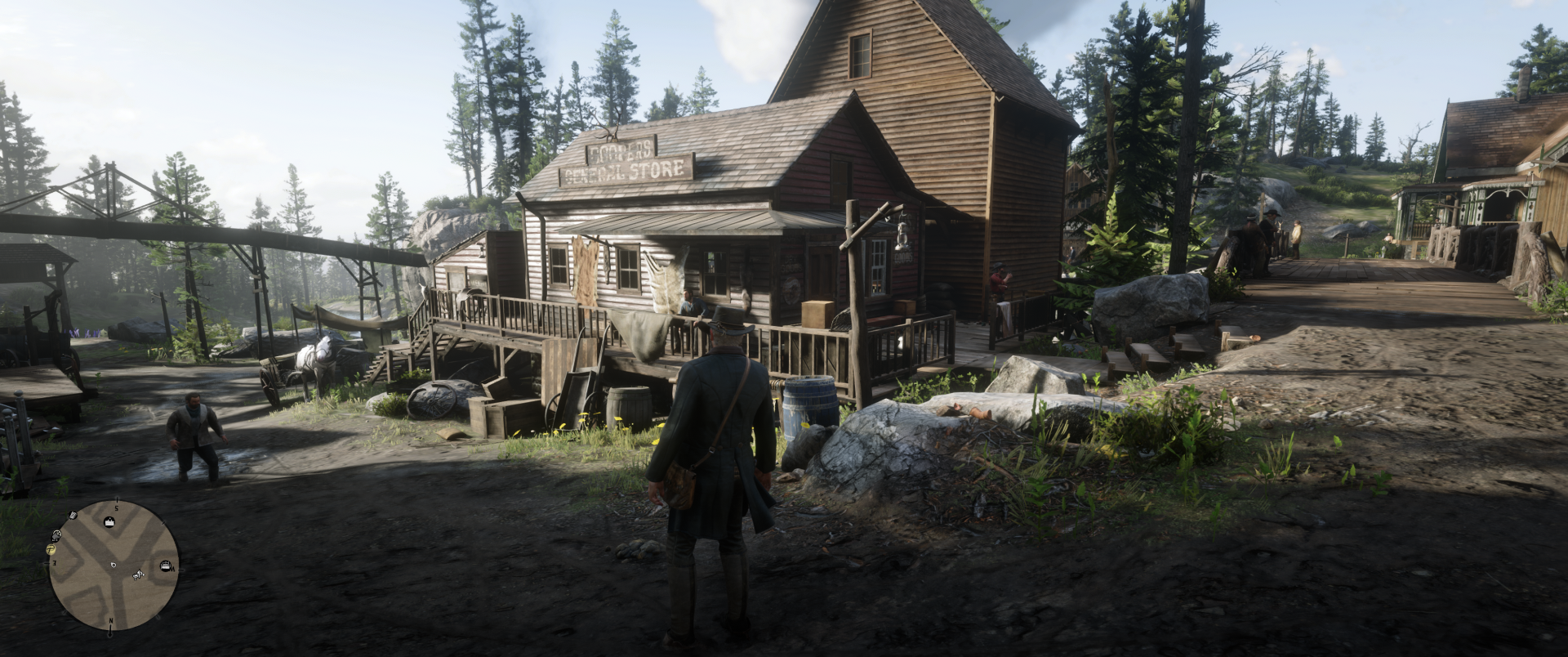Click the circular minimap

pos(114,565)
